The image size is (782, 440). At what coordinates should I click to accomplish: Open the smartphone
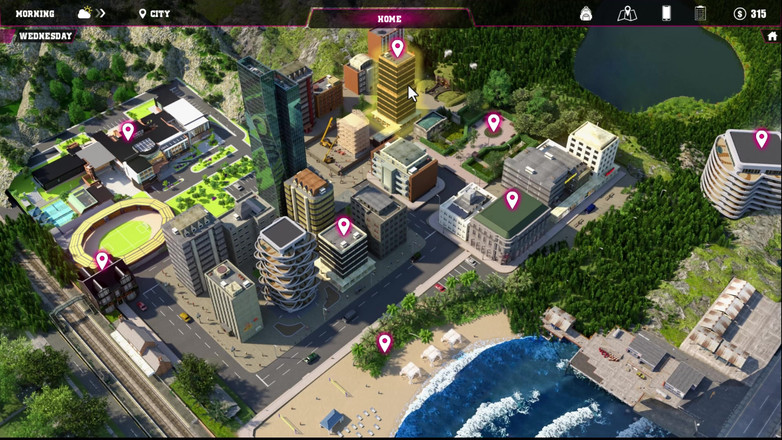666,14
